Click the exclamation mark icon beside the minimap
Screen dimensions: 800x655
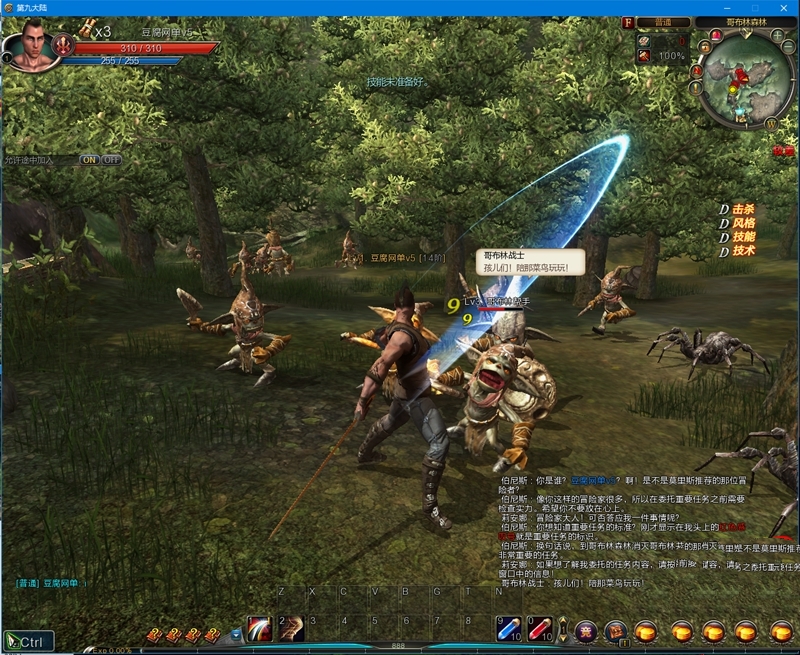695,87
